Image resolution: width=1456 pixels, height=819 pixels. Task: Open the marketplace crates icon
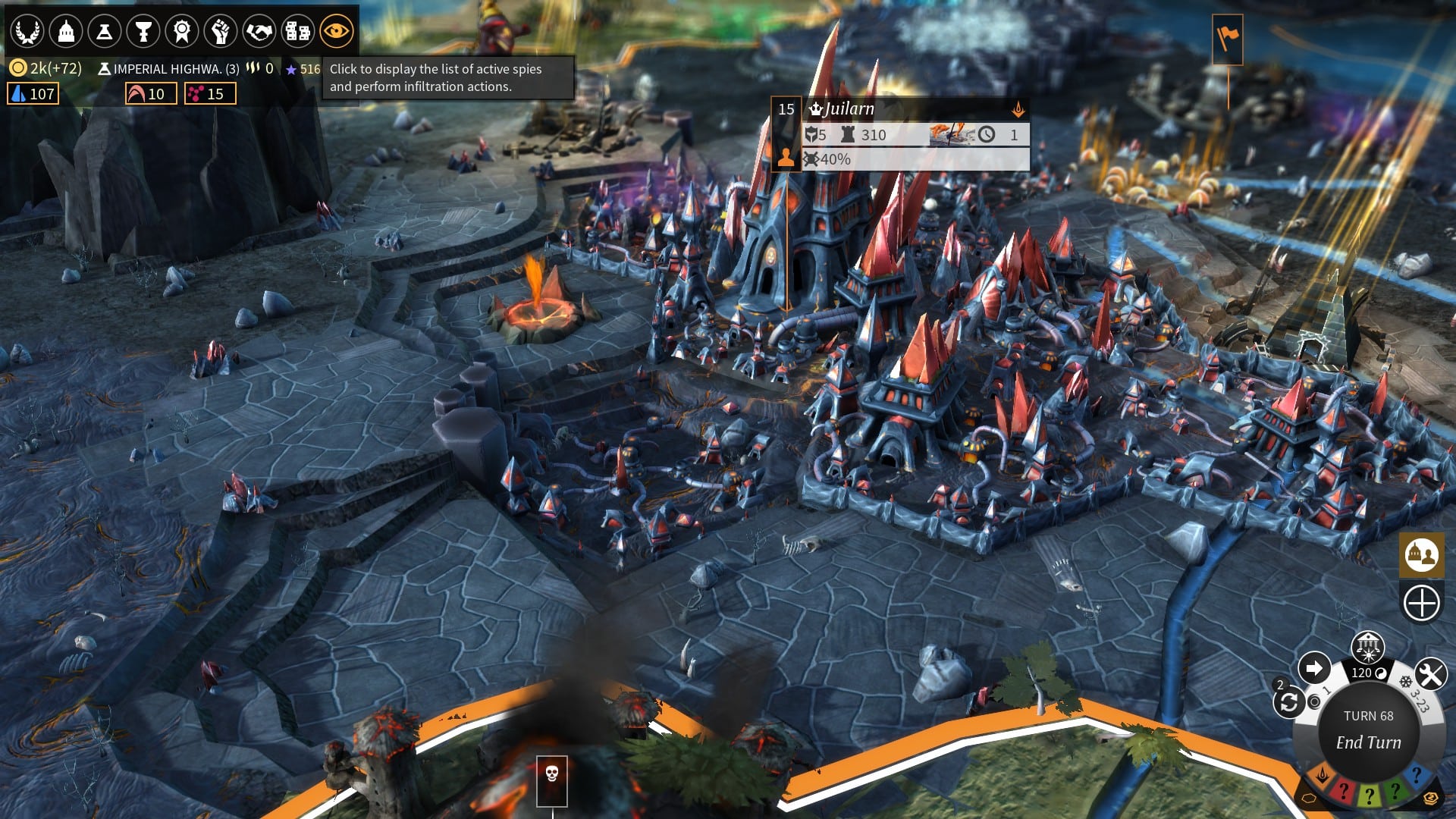pyautogui.click(x=297, y=32)
